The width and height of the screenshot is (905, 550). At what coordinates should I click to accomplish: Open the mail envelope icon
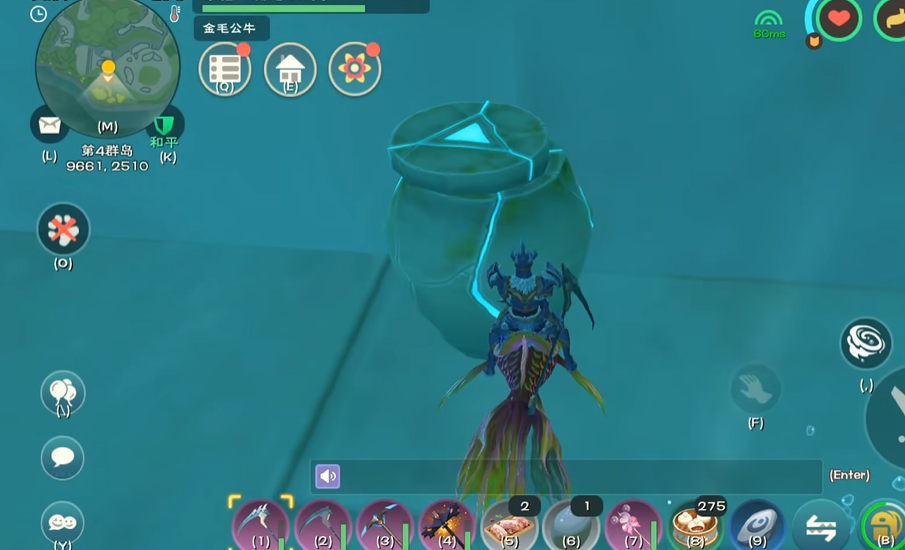(x=49, y=125)
